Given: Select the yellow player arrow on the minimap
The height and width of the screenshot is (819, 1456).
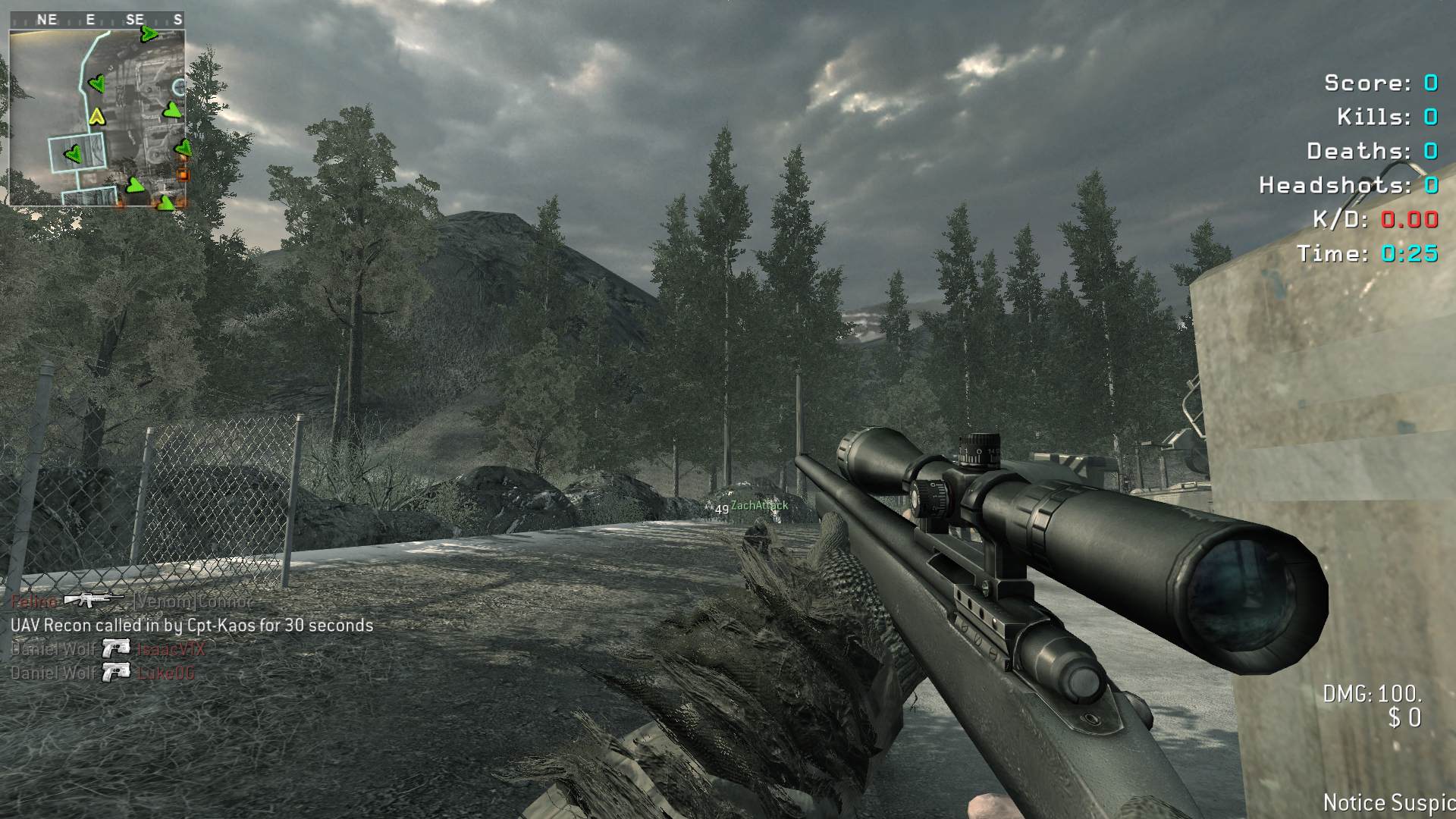Looking at the screenshot, I should point(96,117).
